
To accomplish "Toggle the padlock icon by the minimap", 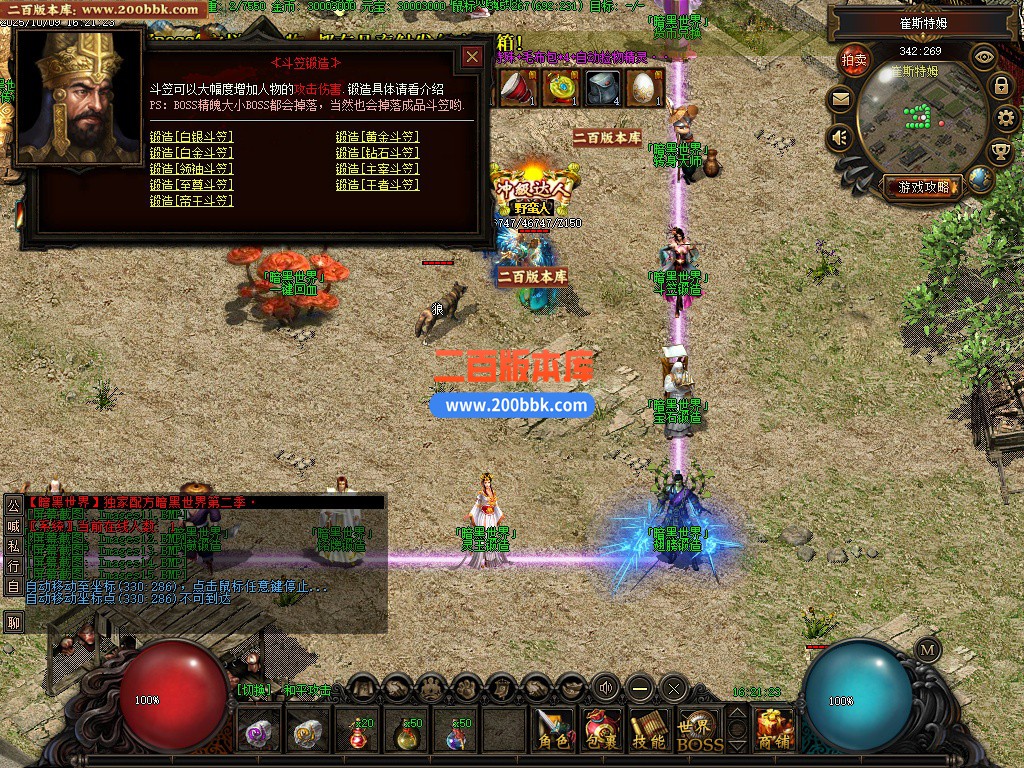I will pyautogui.click(x=1001, y=86).
